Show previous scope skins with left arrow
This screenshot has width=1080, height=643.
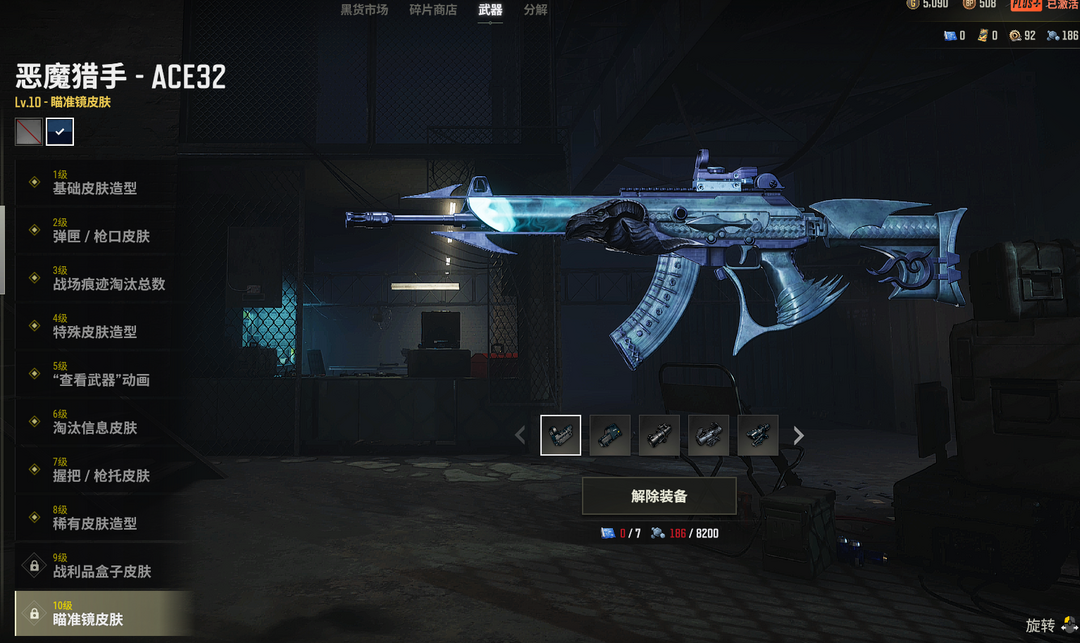(x=520, y=435)
